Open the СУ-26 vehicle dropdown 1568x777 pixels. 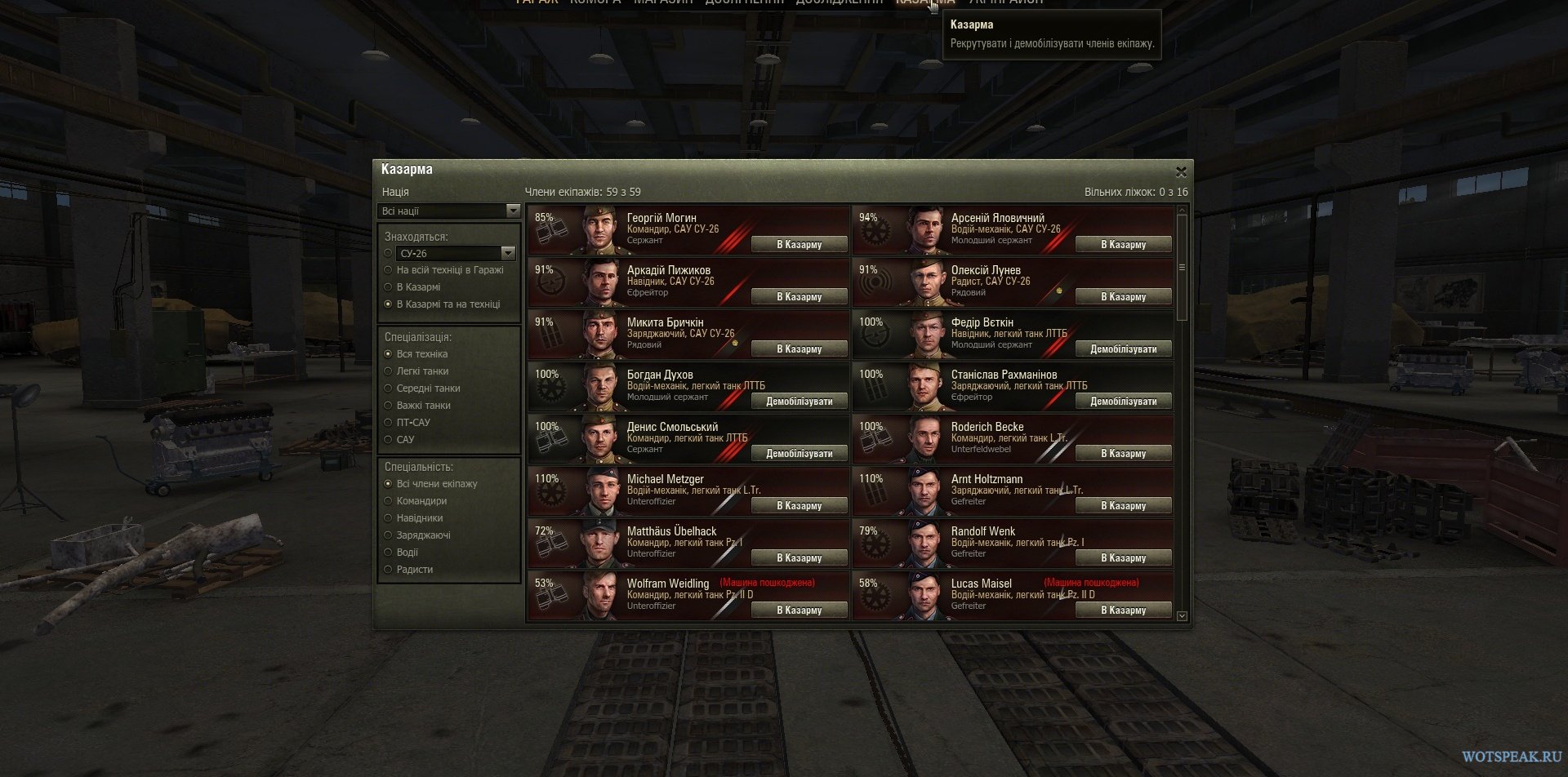pos(456,253)
